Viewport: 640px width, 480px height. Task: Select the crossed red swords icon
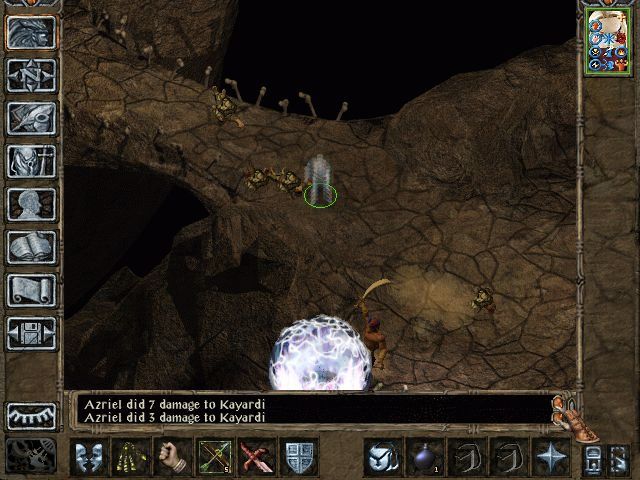pos(257,457)
